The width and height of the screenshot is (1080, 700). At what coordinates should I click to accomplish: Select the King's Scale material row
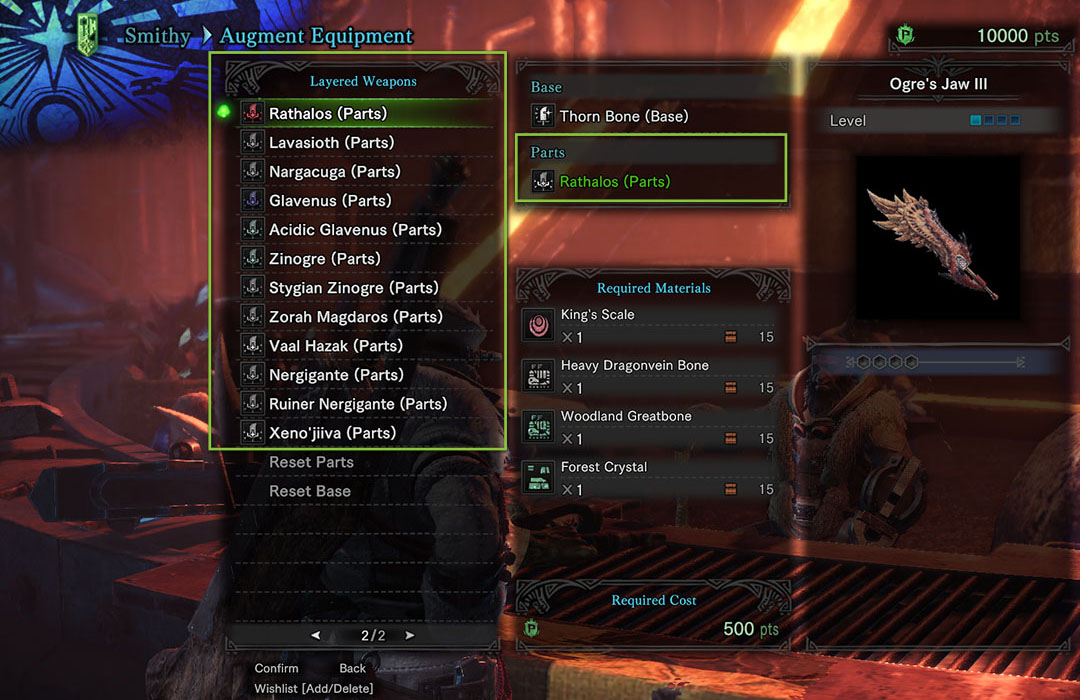[x=652, y=326]
